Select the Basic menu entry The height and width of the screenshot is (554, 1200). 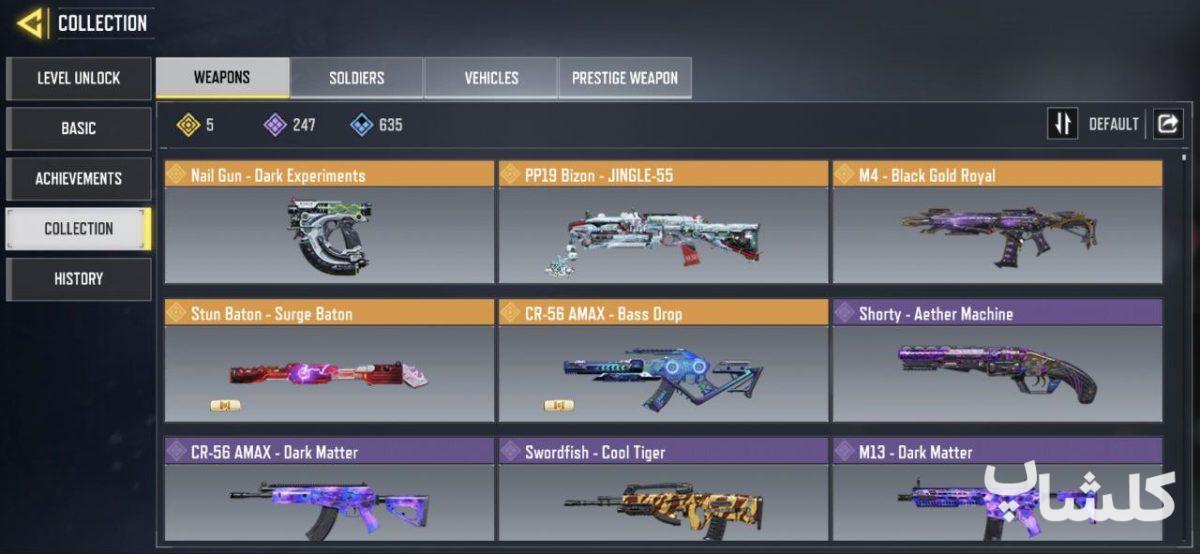pos(78,128)
